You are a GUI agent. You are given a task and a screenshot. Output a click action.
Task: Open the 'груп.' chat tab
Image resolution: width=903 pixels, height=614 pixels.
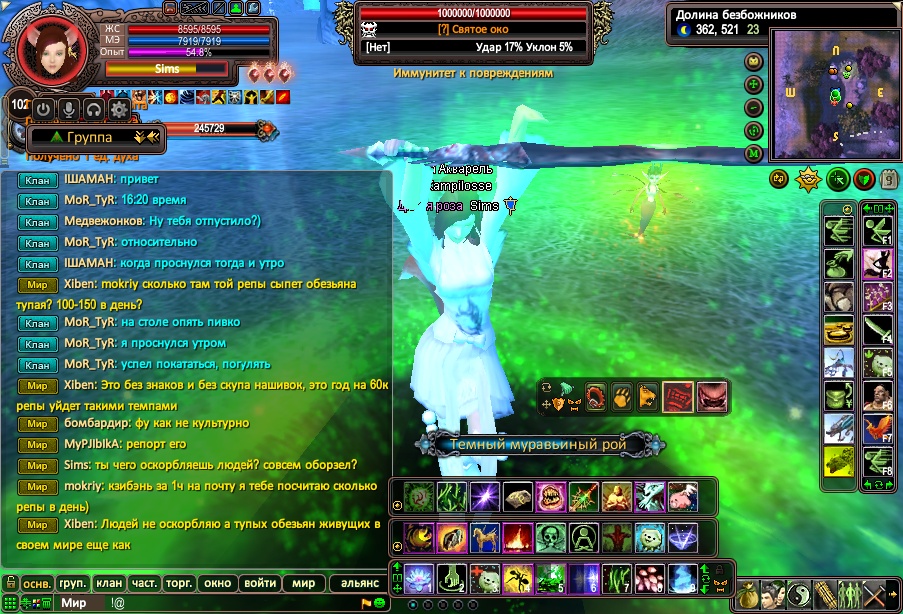click(72, 583)
